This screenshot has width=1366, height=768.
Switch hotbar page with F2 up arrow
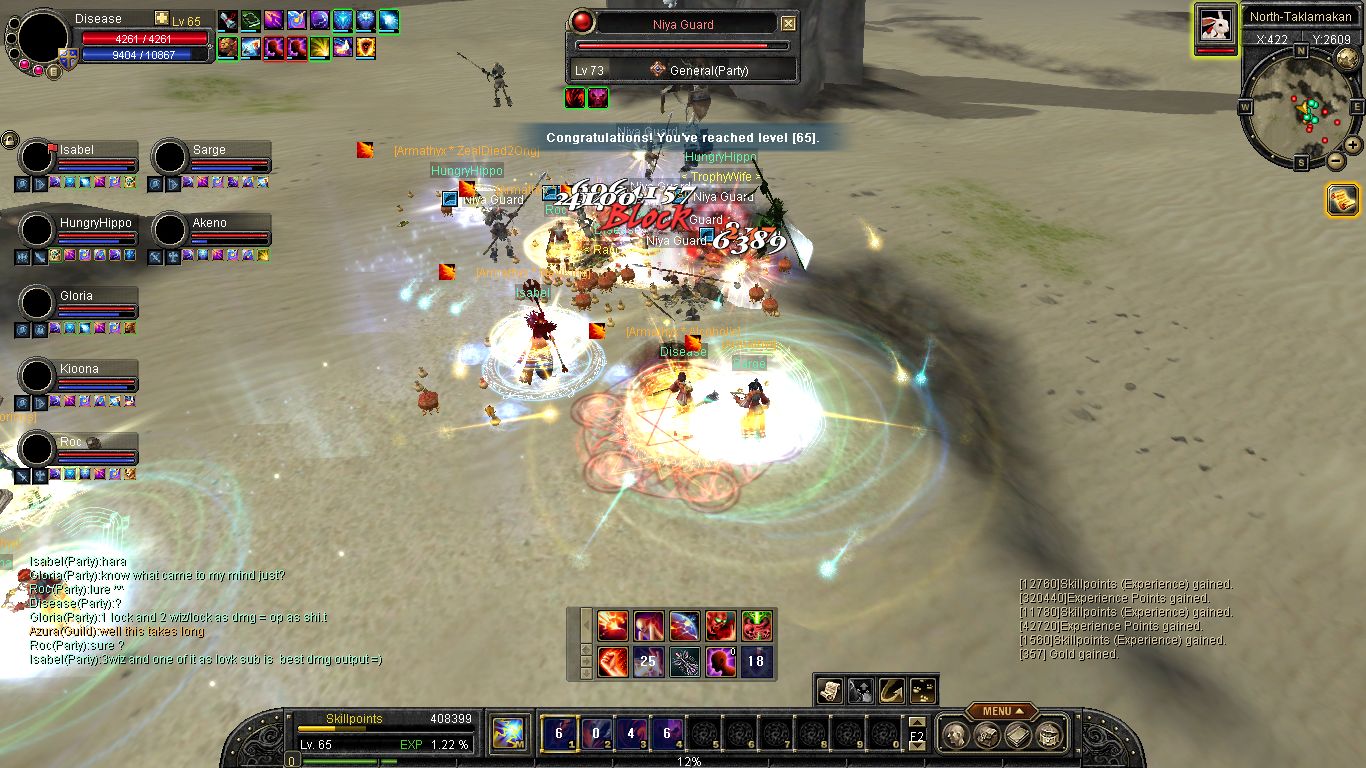coord(917,722)
